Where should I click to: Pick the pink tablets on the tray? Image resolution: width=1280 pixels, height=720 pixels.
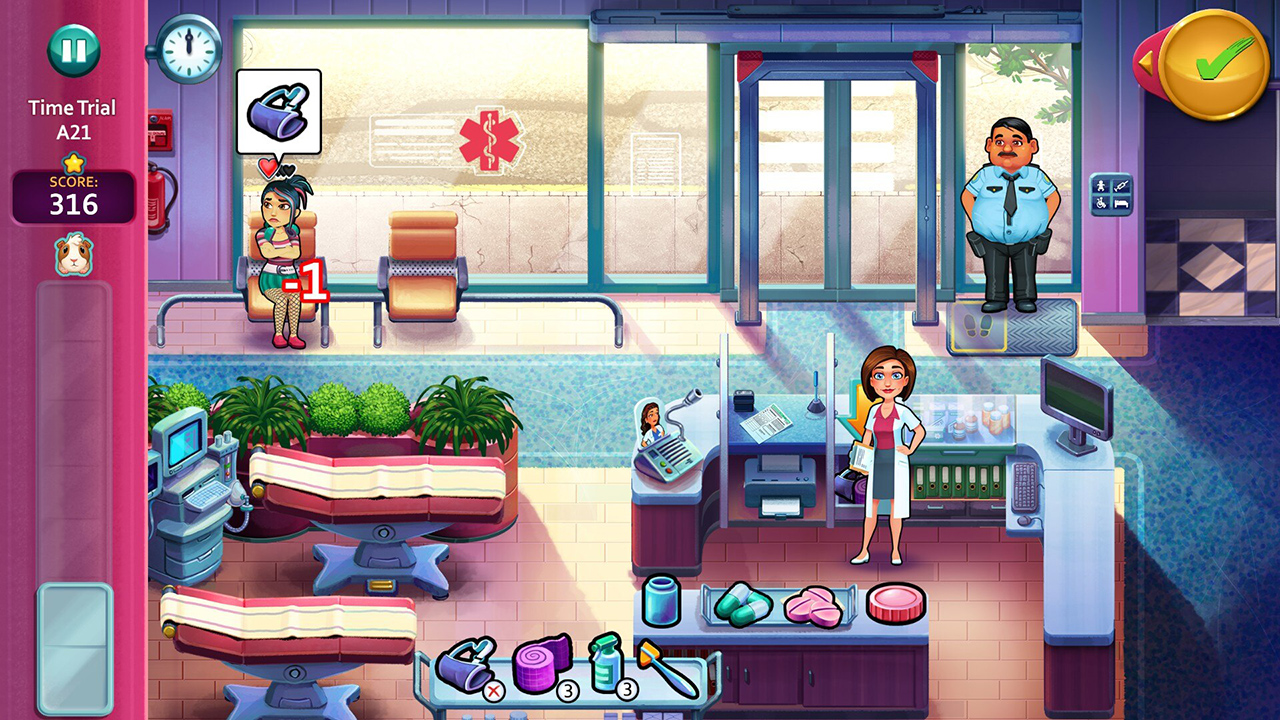click(814, 607)
